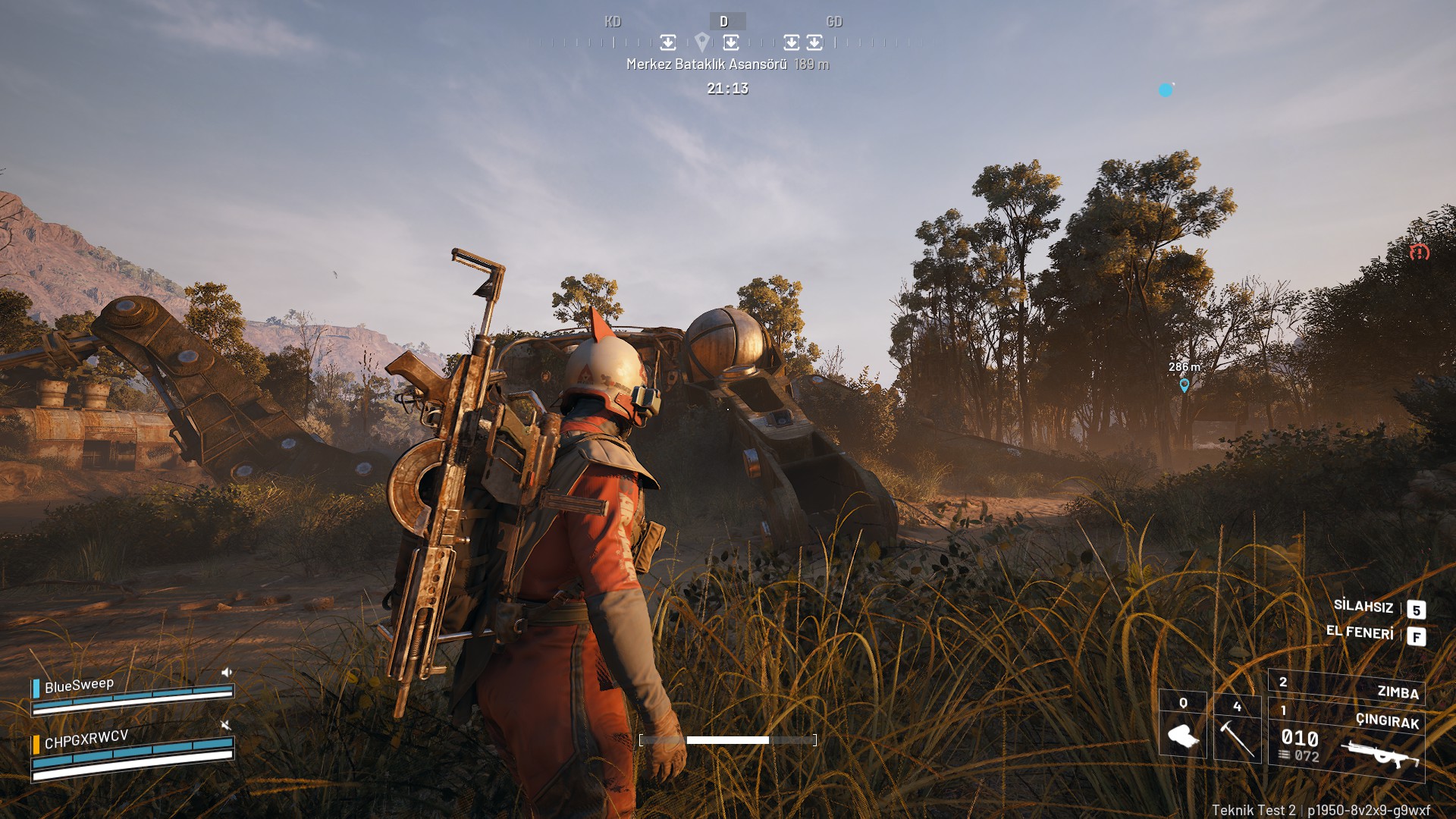
Task: Select squad member BlueSweep
Action: pos(79,686)
